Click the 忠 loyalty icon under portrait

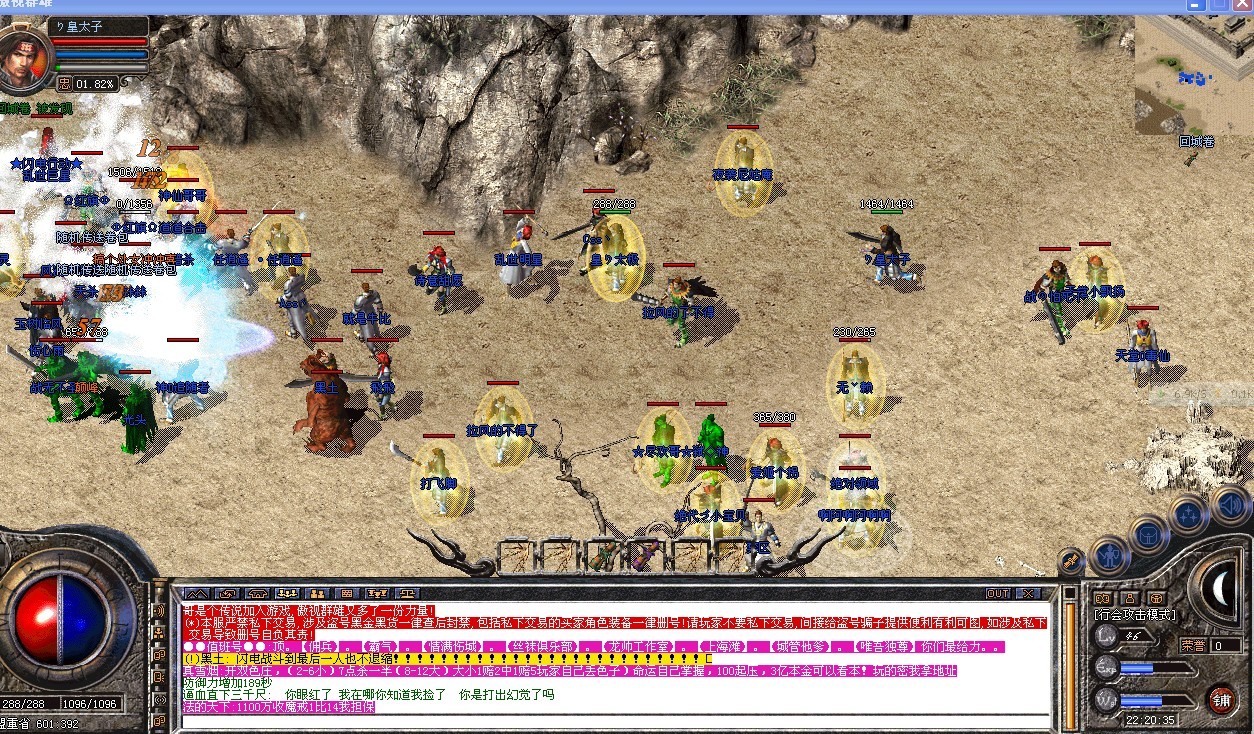pyautogui.click(x=64, y=84)
